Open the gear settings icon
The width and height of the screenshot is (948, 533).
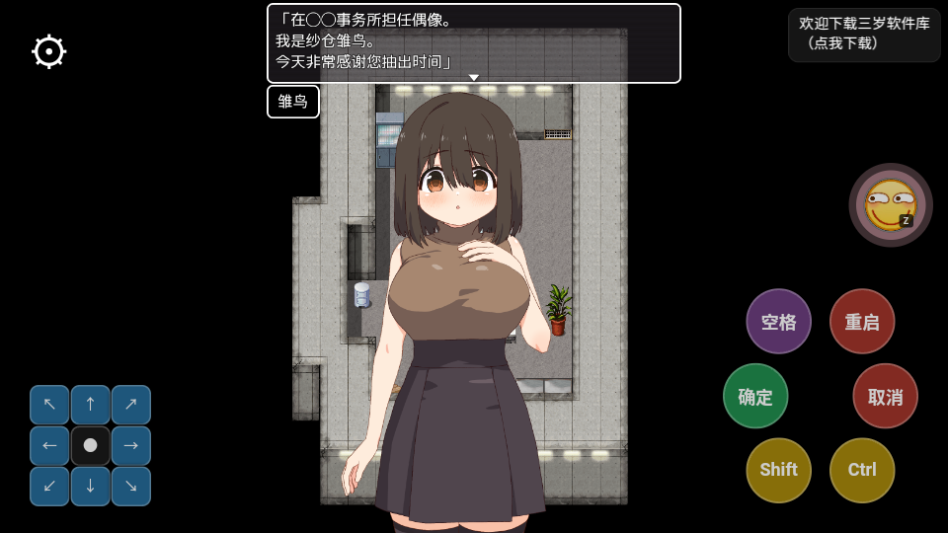click(49, 52)
